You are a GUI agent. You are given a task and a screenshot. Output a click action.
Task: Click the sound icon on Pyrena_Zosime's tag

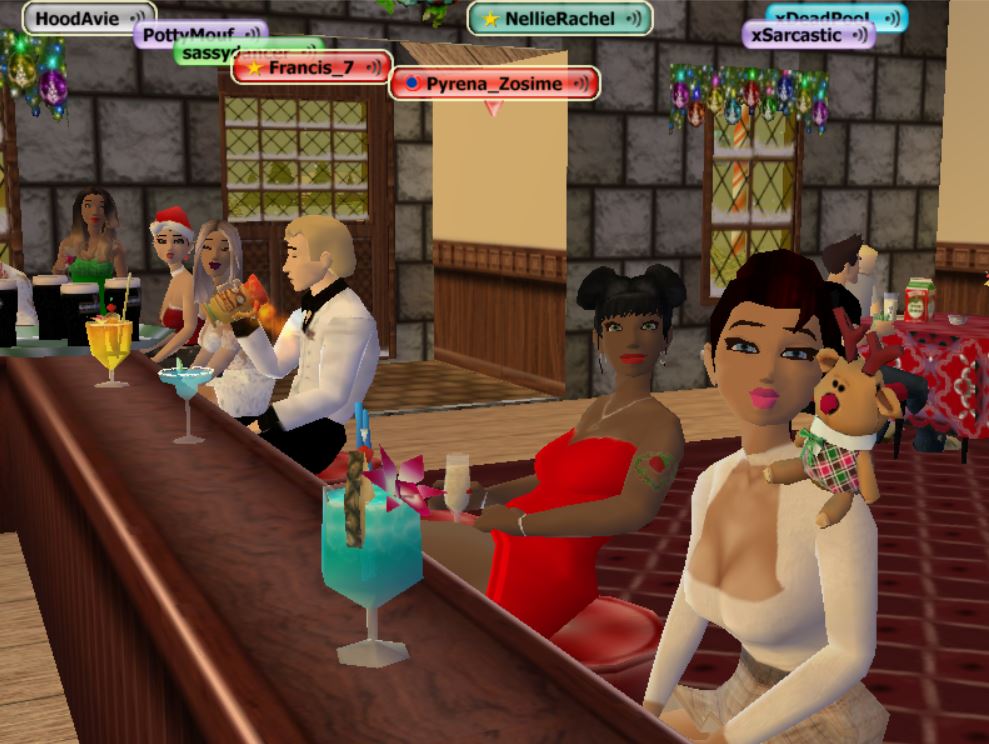click(x=582, y=84)
